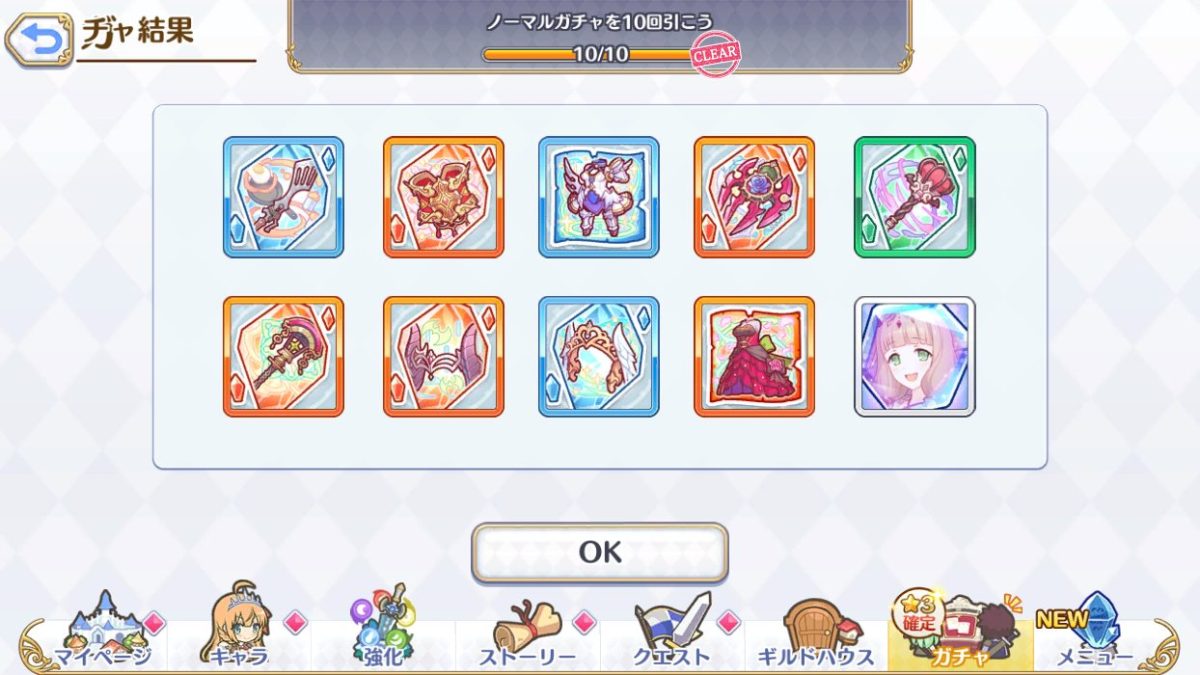
Task: Inspect the crimson claw with blue rose
Action: 754,197
